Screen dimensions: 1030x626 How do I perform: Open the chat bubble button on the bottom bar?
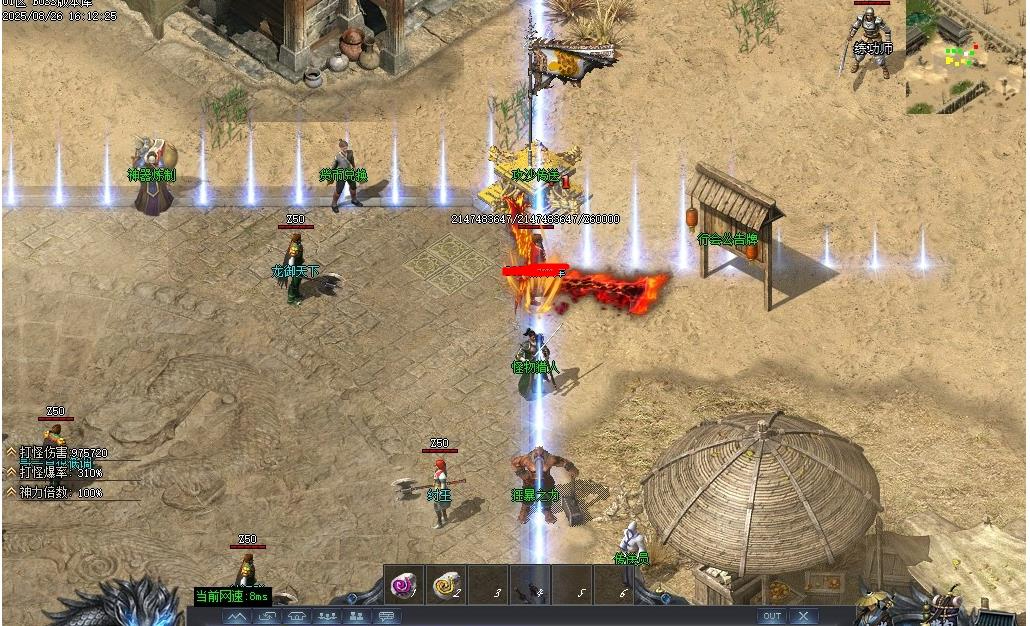(x=386, y=617)
